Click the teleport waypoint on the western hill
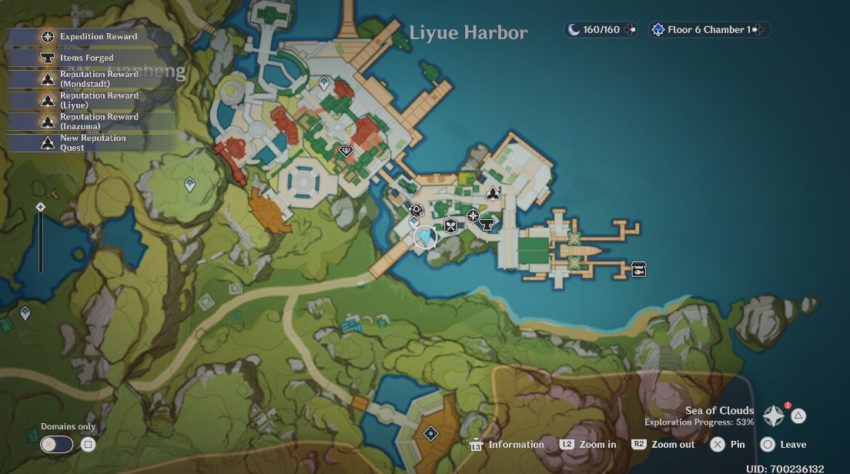Screen dimensions: 850x474 click(190, 184)
